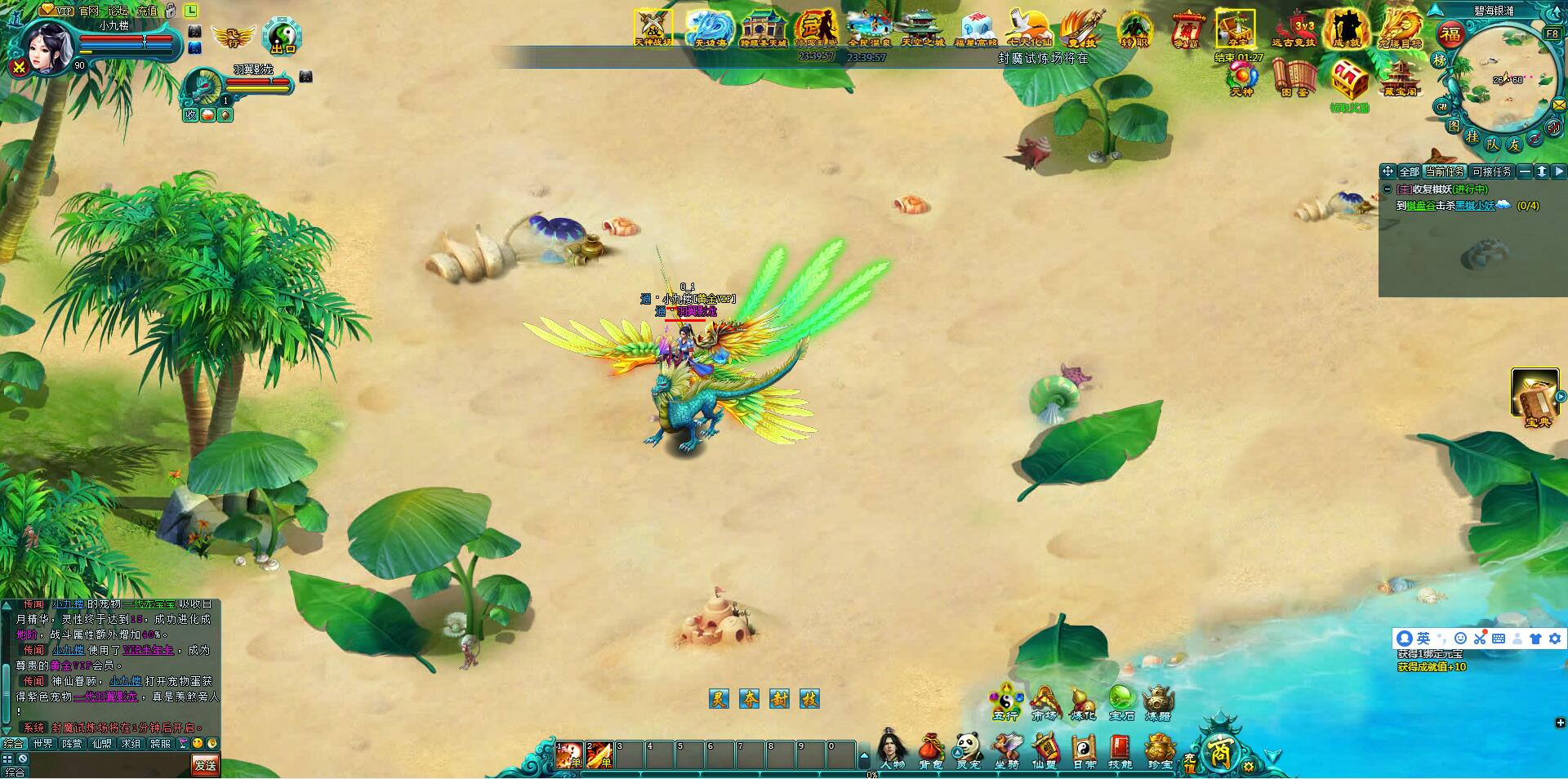Image resolution: width=1568 pixels, height=779 pixels.
Task: Open the 背包 backpack inventory
Action: (x=931, y=750)
